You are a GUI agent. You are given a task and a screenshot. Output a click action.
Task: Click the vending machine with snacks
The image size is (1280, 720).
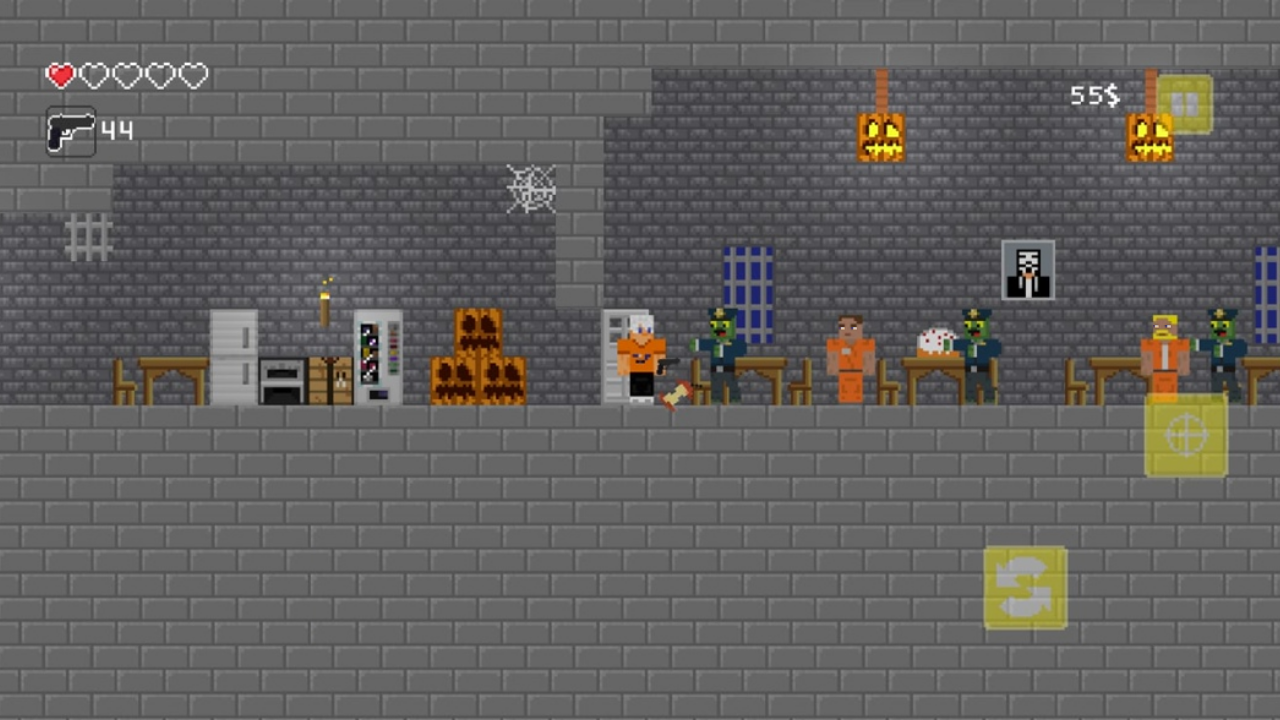click(377, 358)
